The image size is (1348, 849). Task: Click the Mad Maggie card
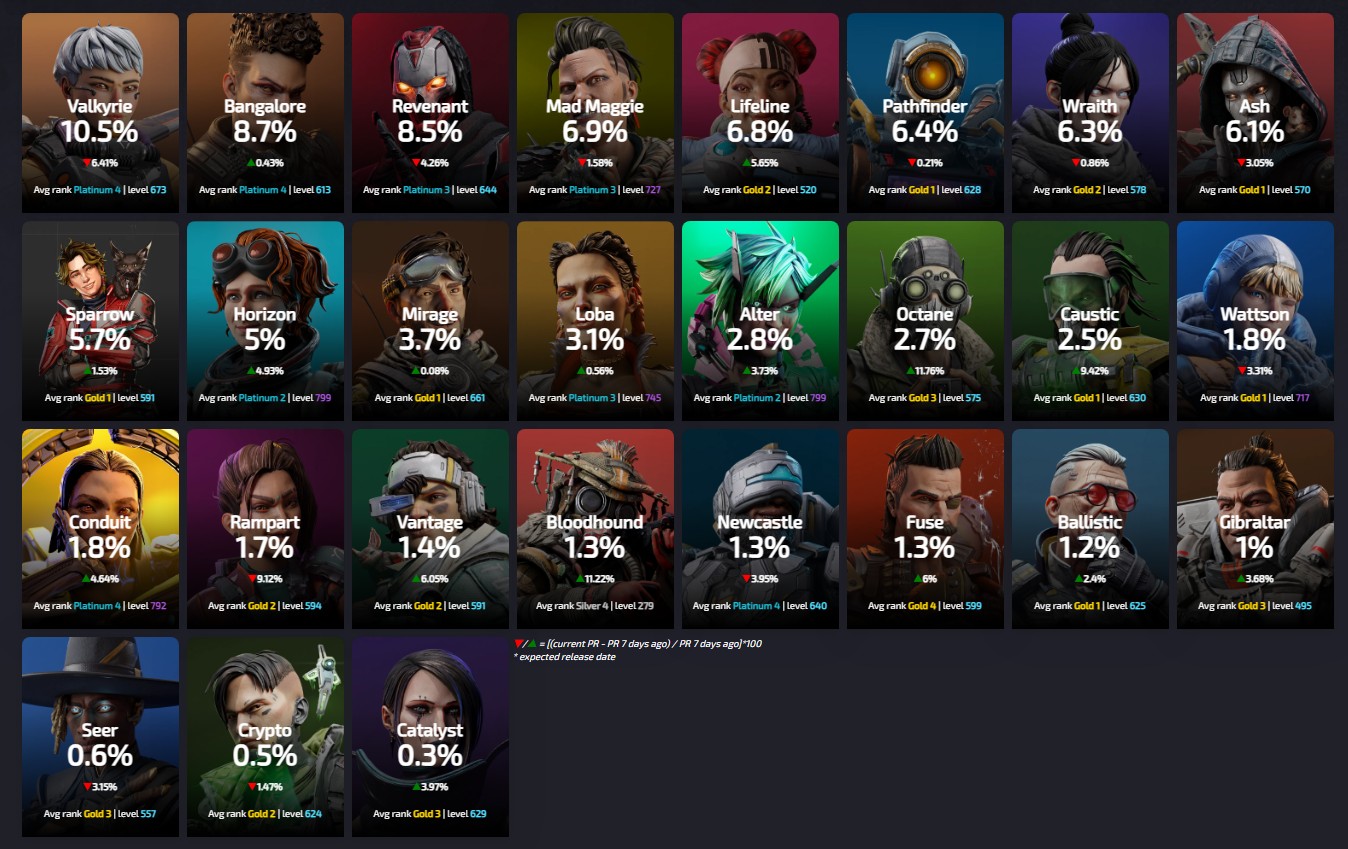[x=595, y=113]
